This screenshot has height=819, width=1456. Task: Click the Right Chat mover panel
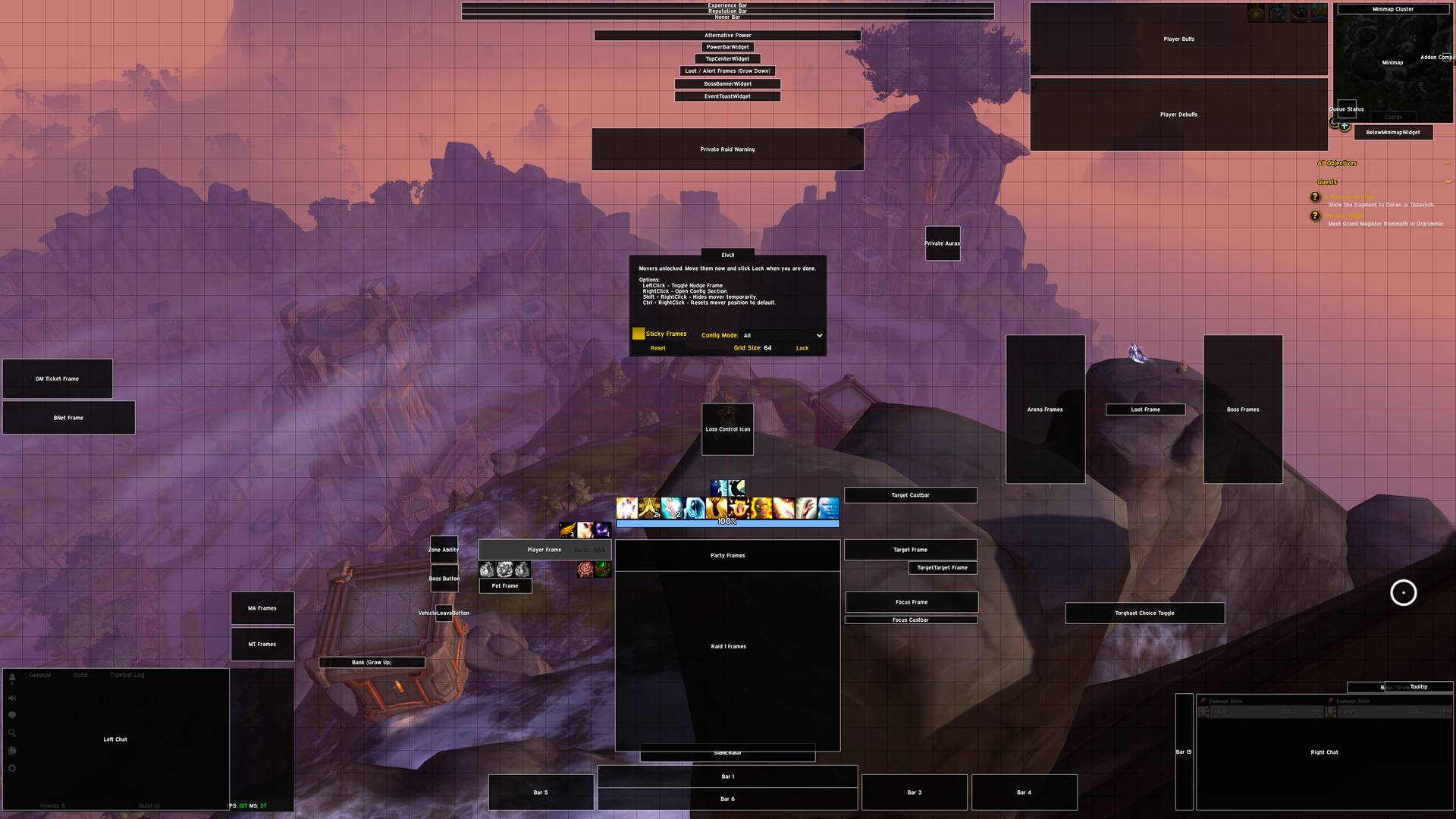pos(1324,752)
